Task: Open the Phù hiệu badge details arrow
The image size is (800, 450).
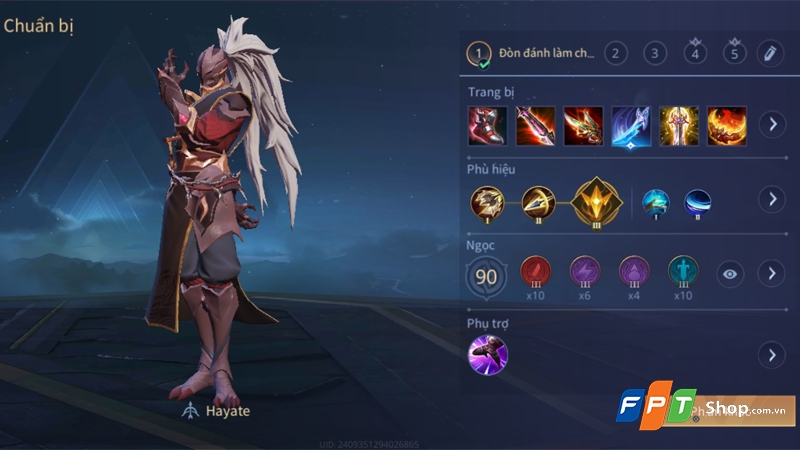Action: [x=771, y=199]
